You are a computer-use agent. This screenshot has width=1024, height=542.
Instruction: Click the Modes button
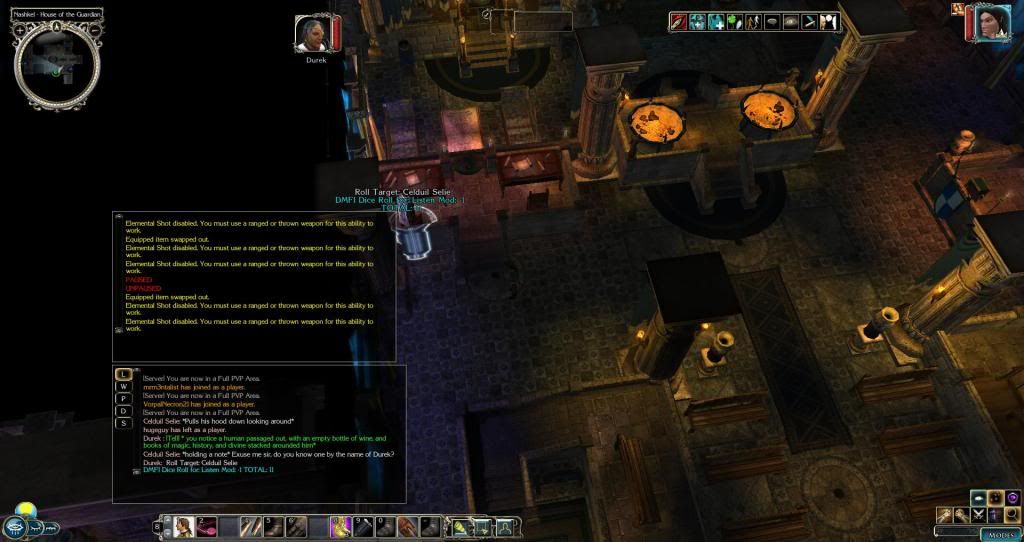[x=998, y=534]
